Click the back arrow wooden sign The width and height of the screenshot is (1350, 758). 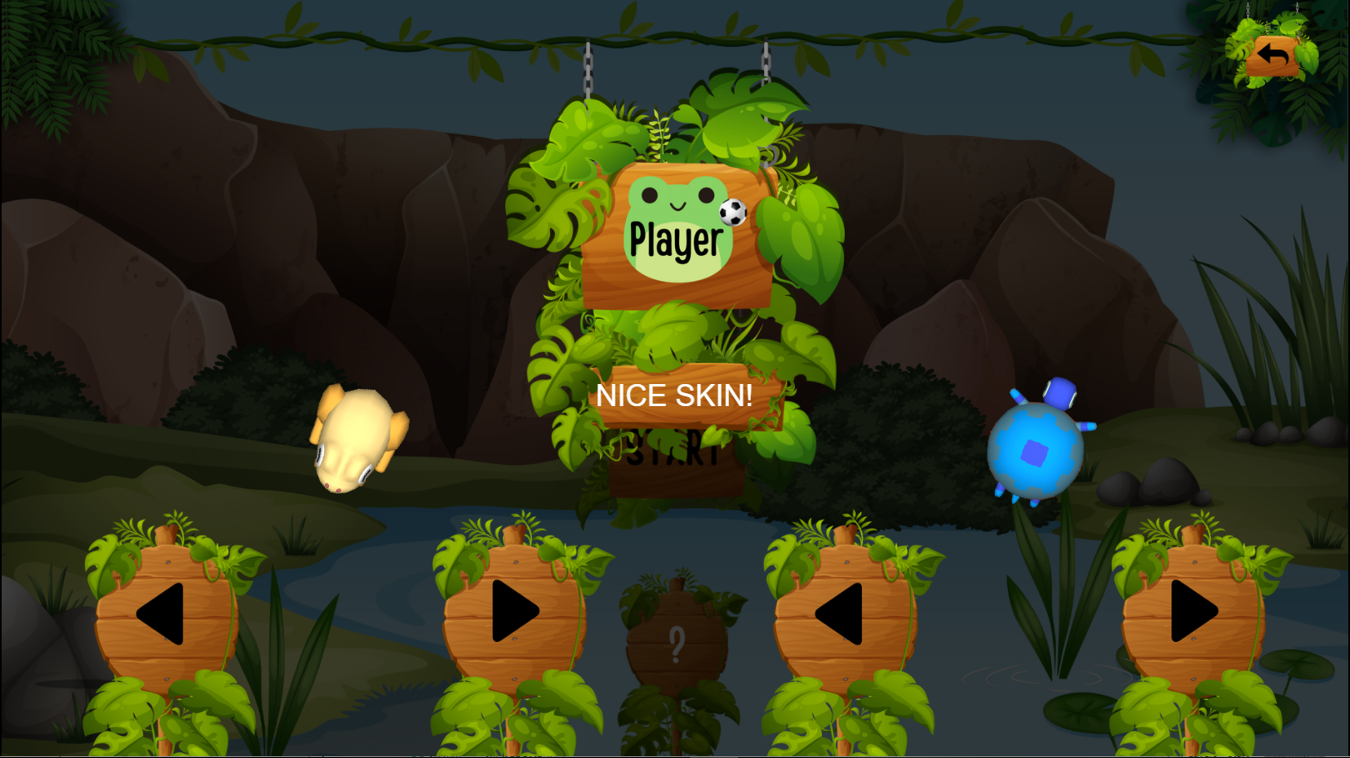pos(1274,57)
